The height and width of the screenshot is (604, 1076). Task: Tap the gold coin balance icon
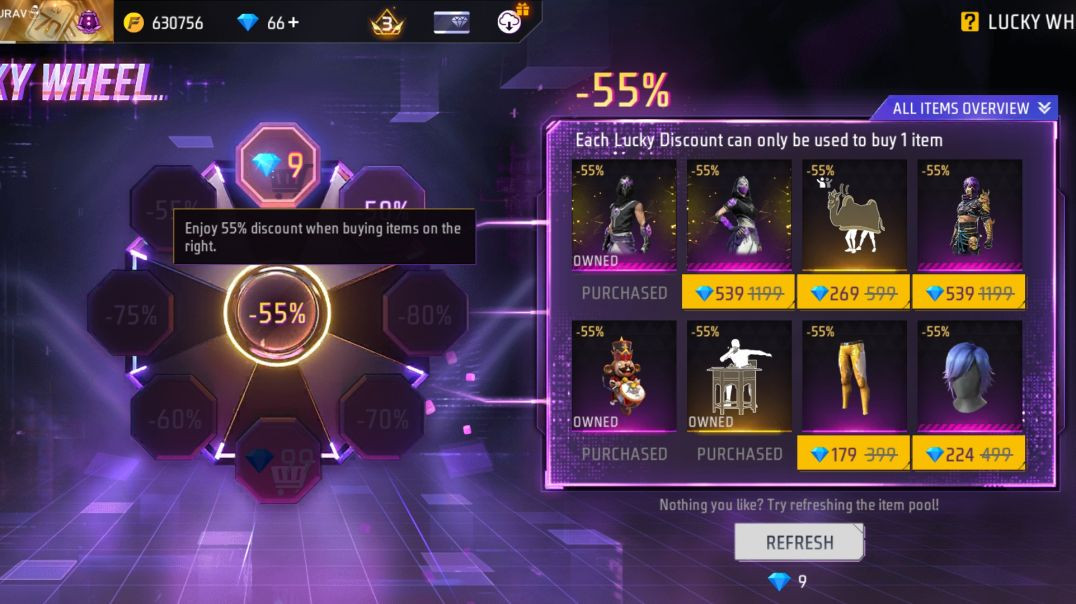point(134,22)
